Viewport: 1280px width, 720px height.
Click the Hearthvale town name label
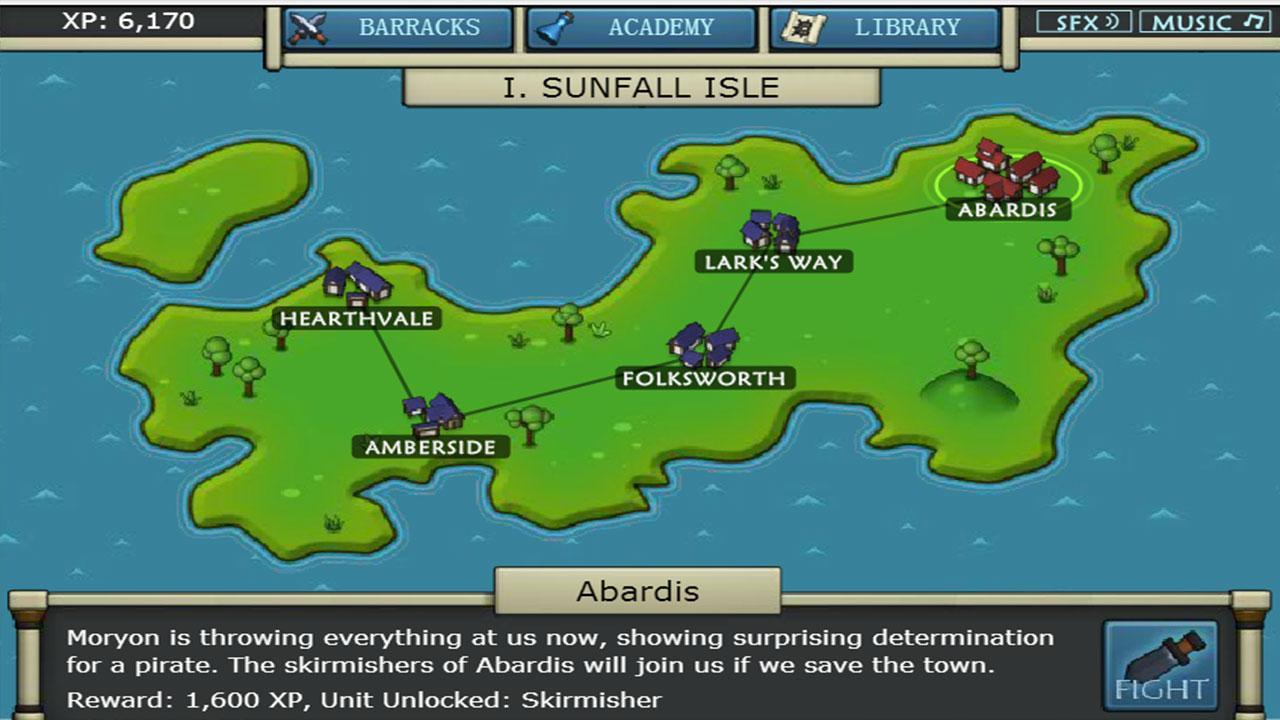tap(356, 319)
